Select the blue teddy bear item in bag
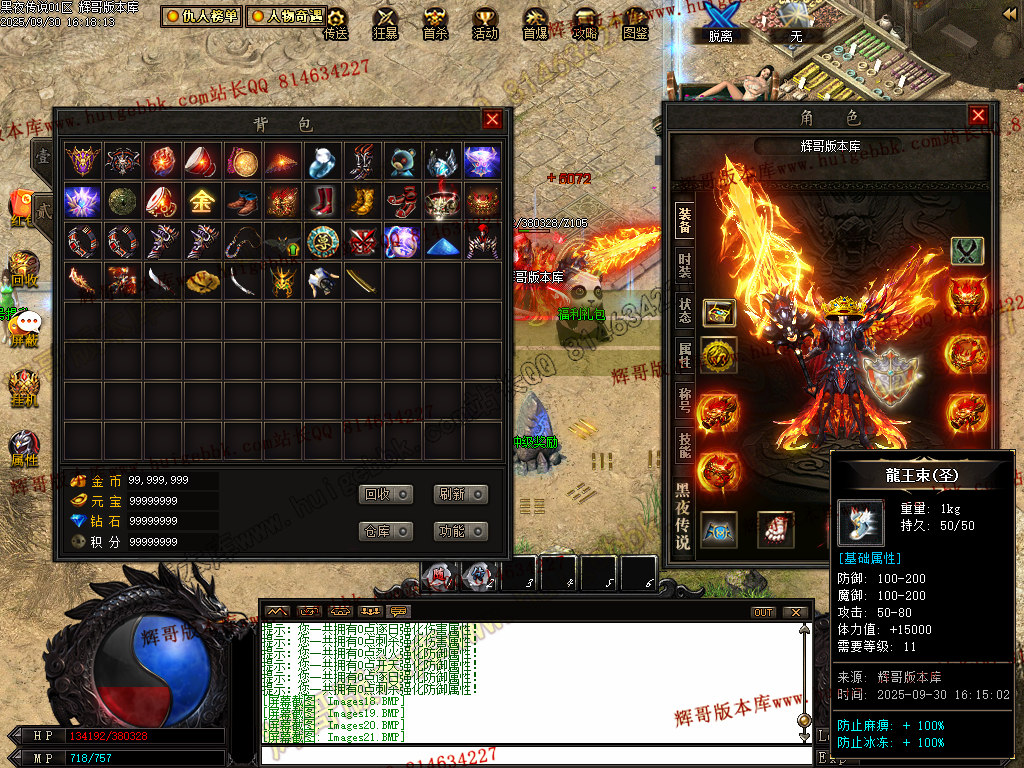Viewport: 1024px width, 768px height. pyautogui.click(x=403, y=161)
